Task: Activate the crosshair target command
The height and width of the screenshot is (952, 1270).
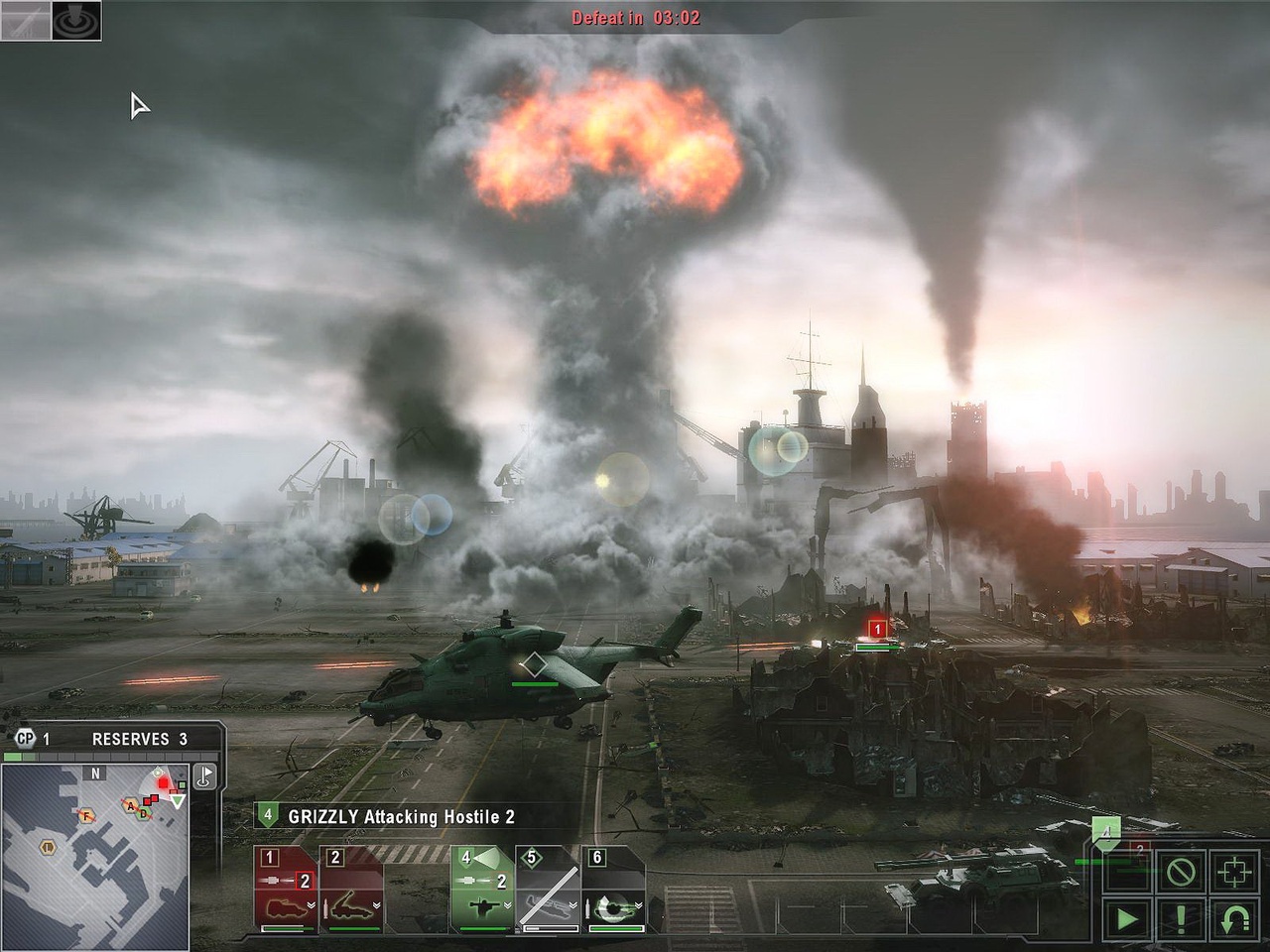Action: point(1234,872)
